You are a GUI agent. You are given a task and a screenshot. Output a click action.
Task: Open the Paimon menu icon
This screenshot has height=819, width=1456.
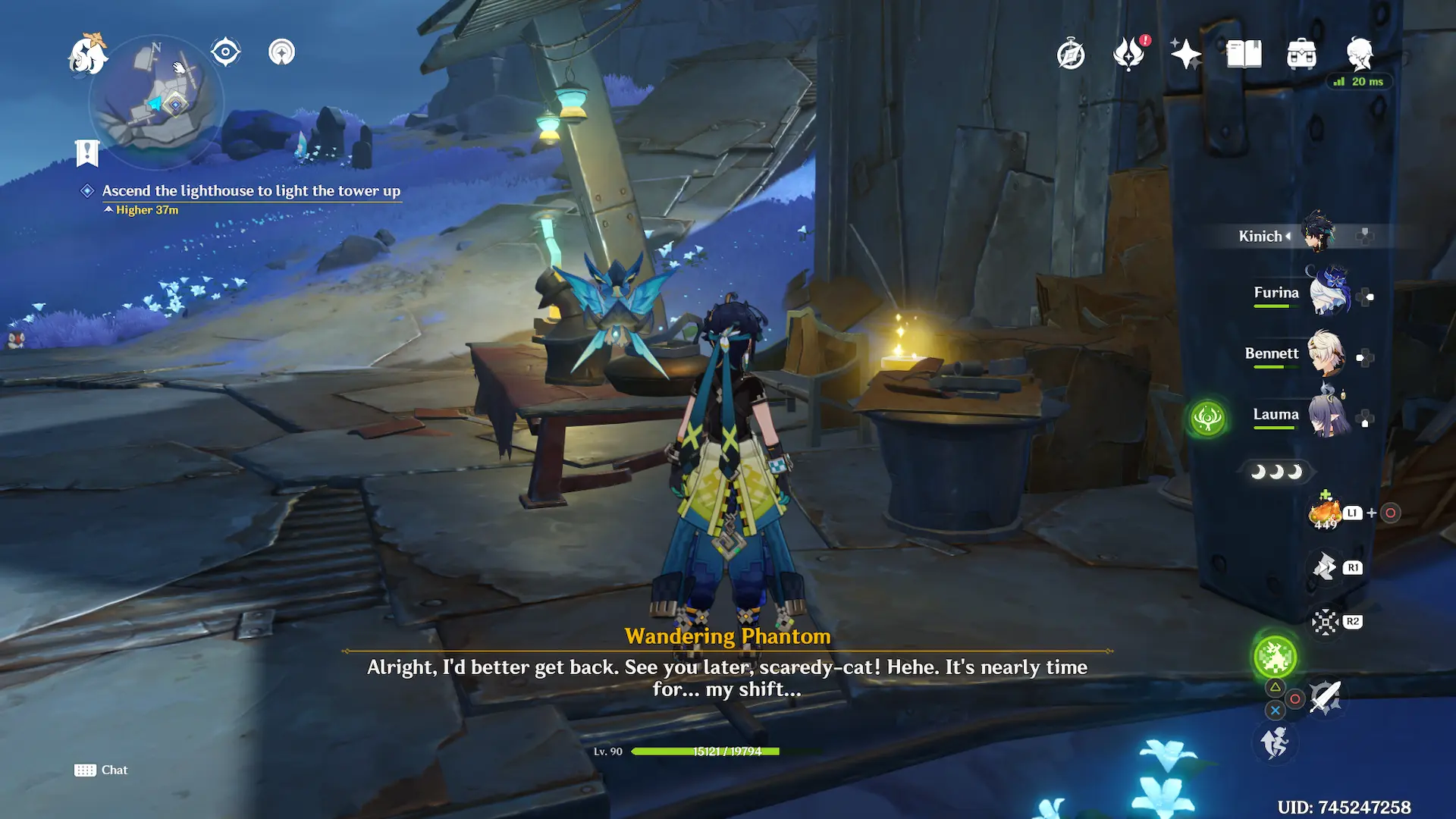(88, 55)
